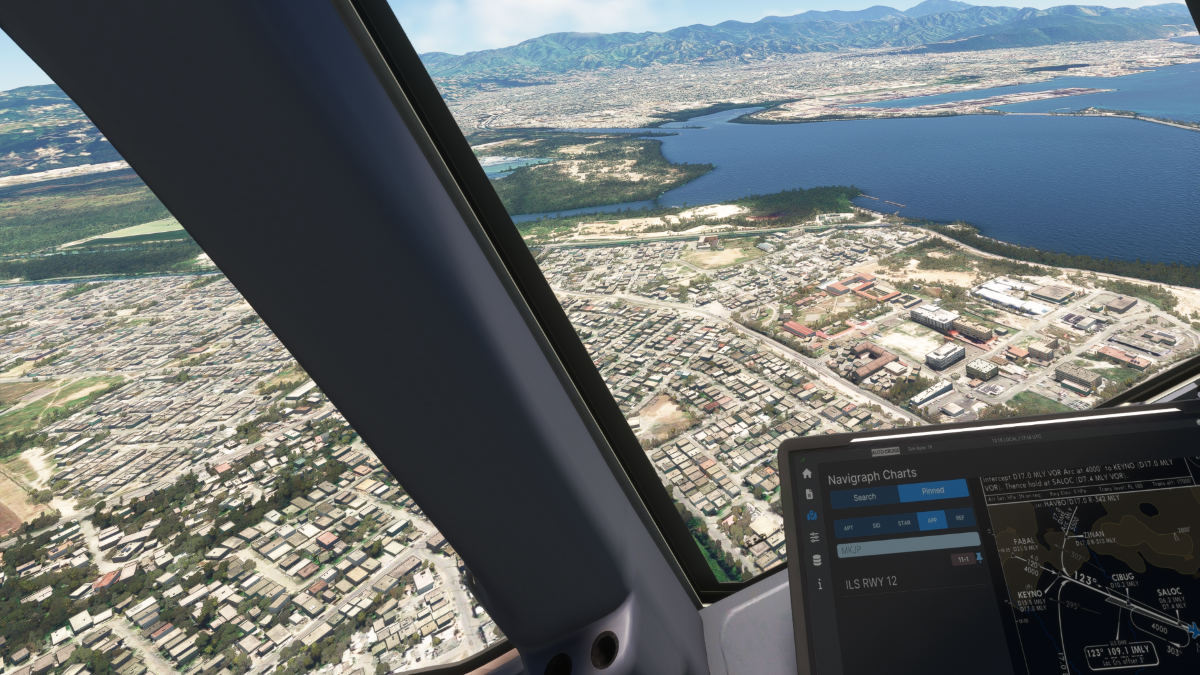Screen dimensions: 1200x675
Task: Show the info page in EFB sidebar
Action: [819, 584]
